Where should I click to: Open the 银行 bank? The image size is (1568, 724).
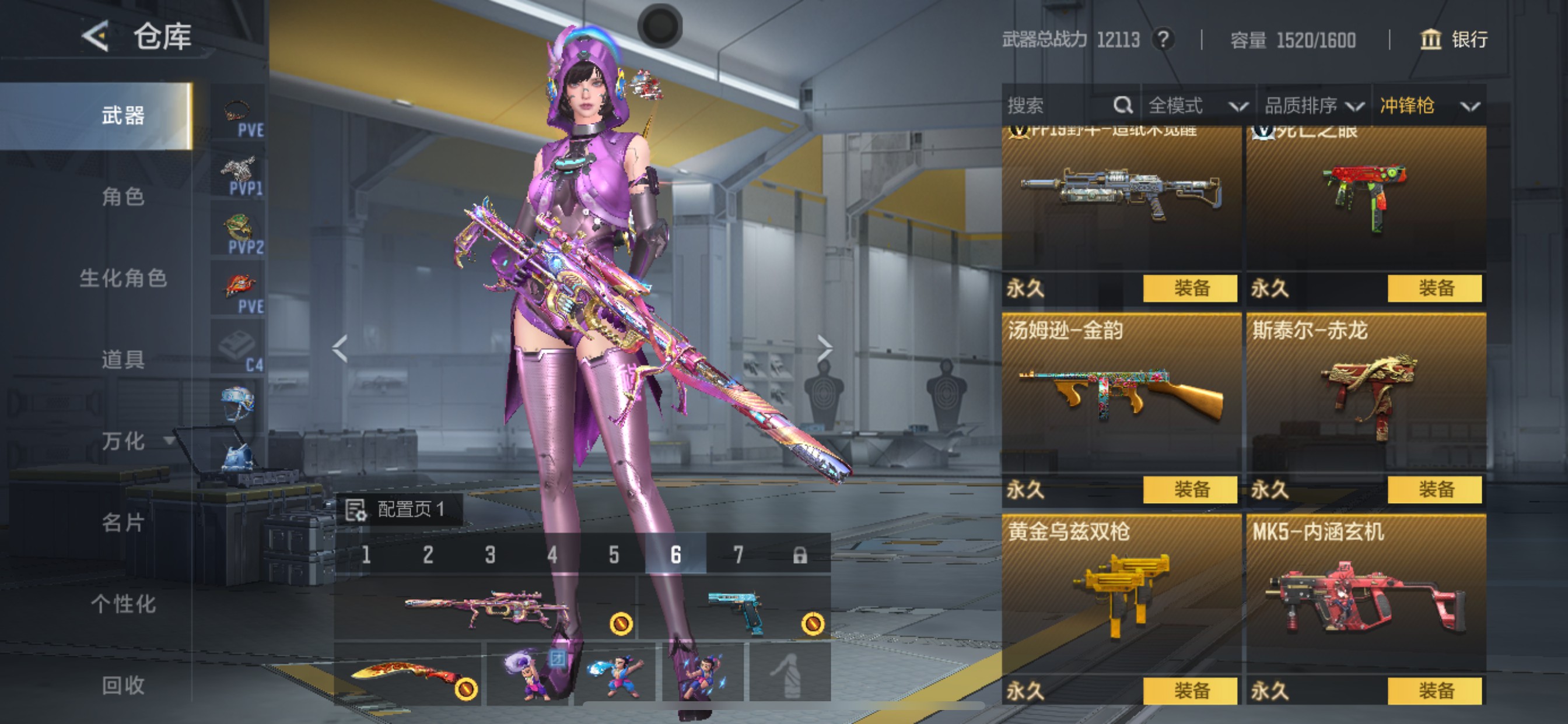click(x=1454, y=40)
